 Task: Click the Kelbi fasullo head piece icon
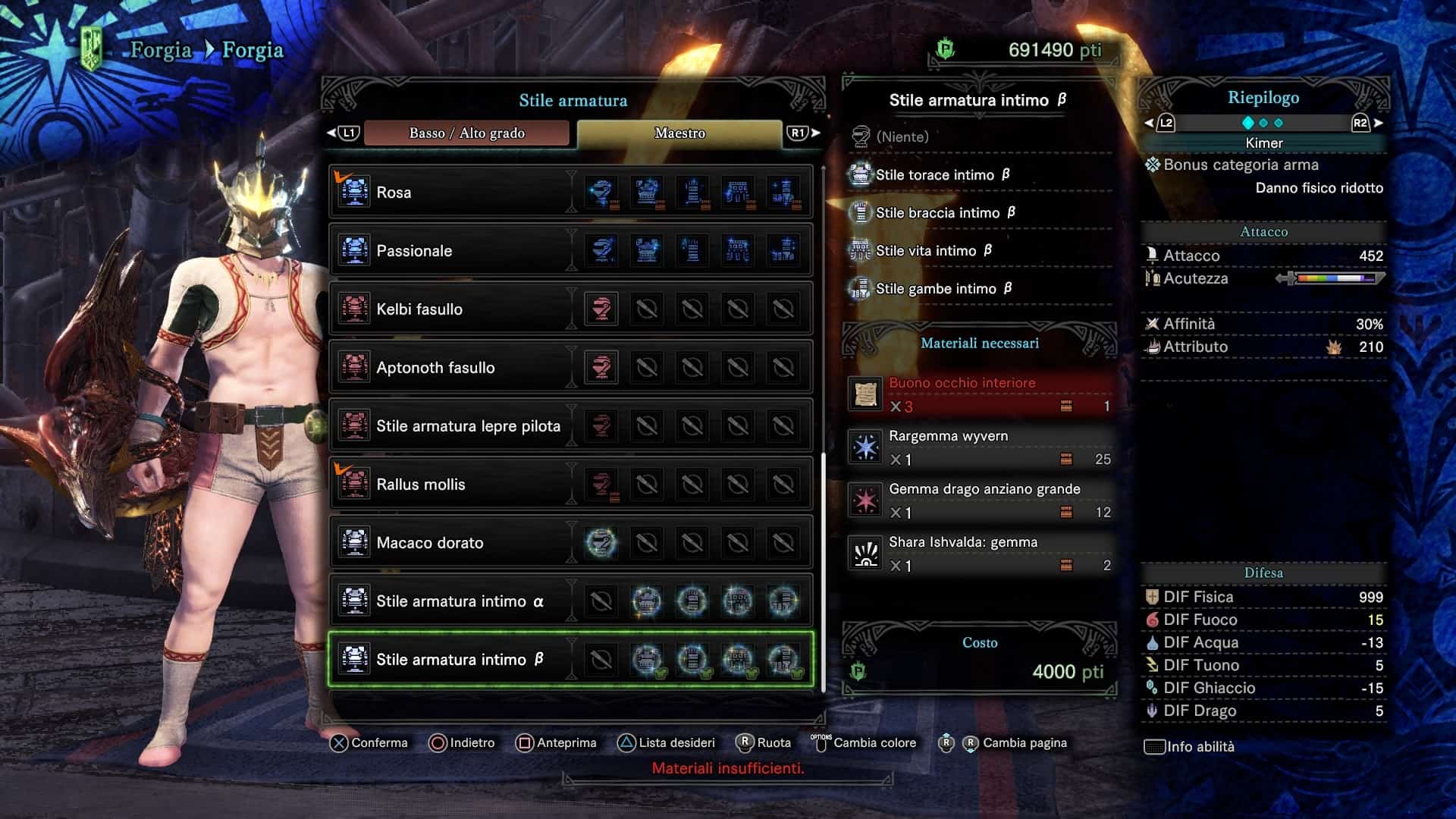coord(601,309)
